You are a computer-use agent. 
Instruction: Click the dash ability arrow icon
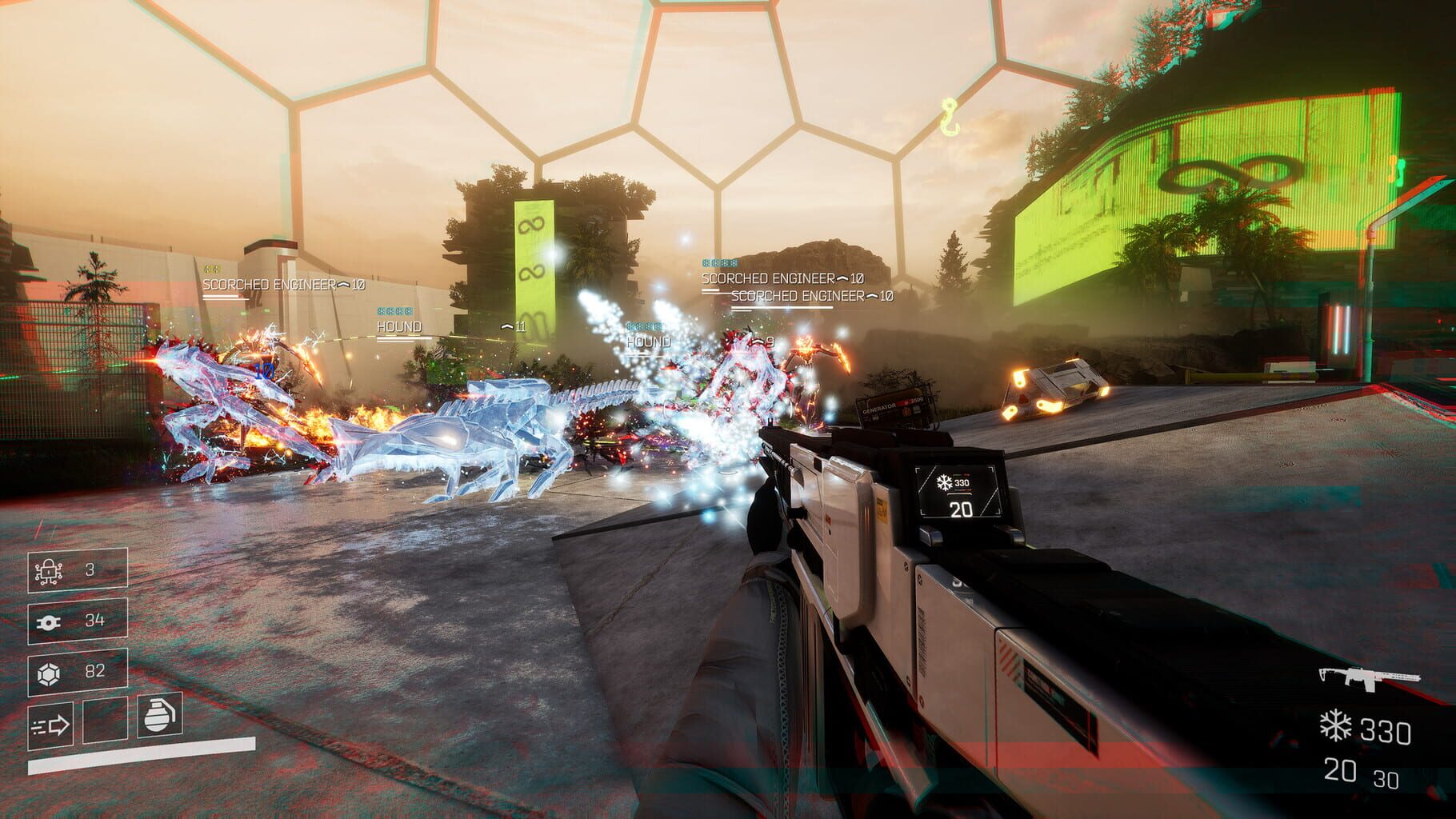click(x=50, y=724)
